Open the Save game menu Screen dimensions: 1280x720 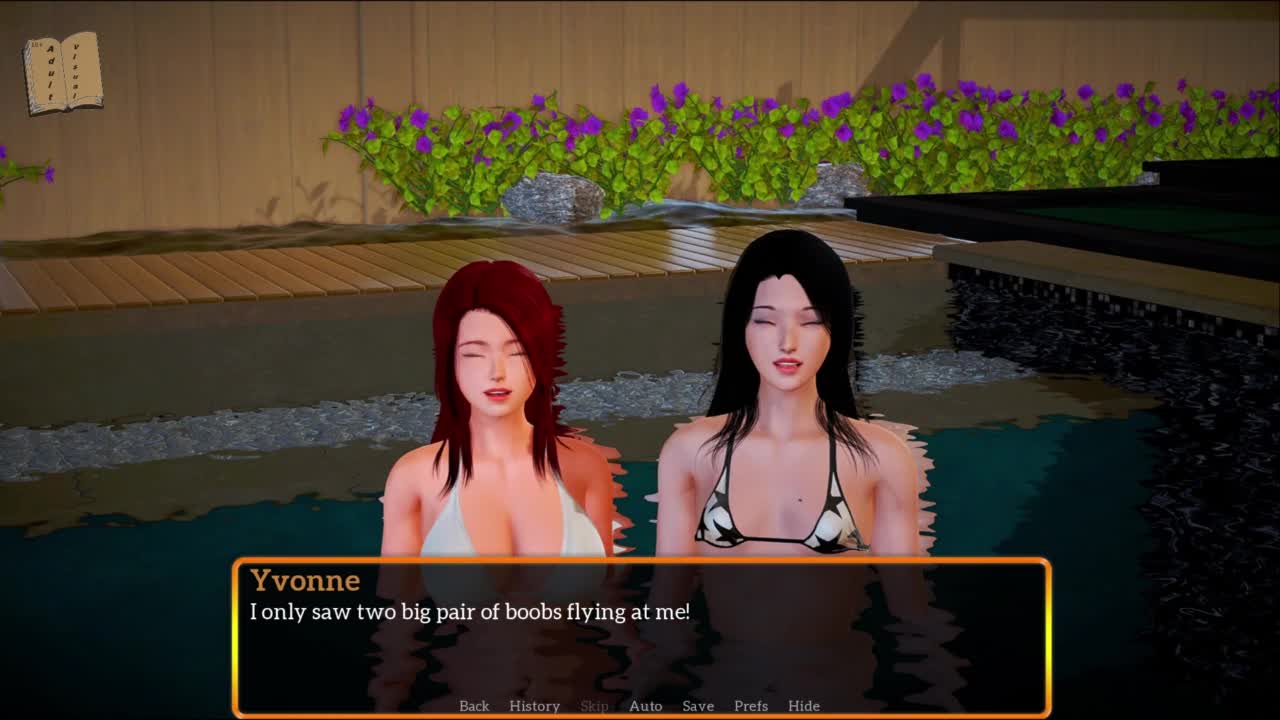pyautogui.click(x=698, y=706)
